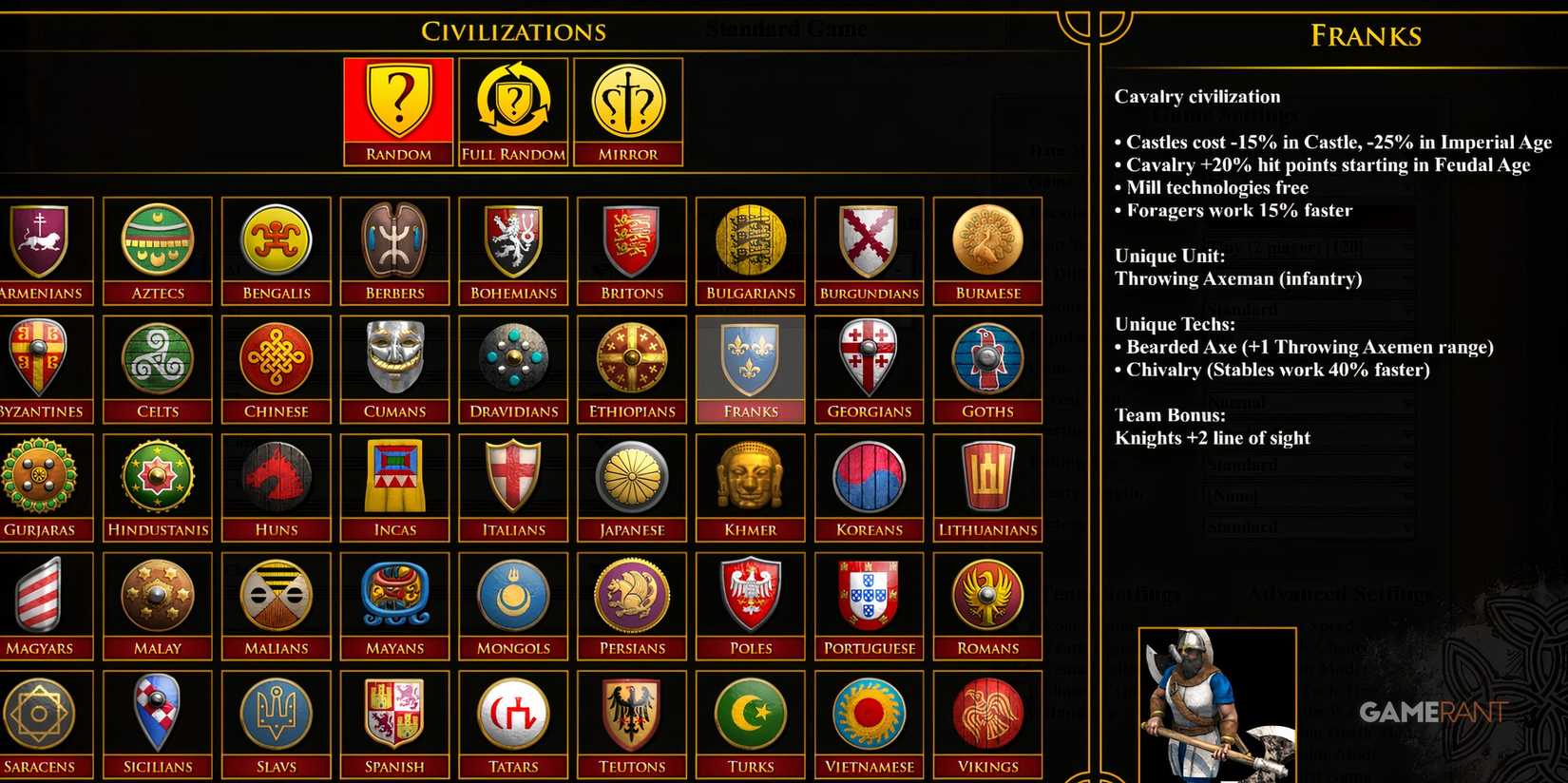
Task: Switch to the Standard Game tab
Action: coord(785,29)
